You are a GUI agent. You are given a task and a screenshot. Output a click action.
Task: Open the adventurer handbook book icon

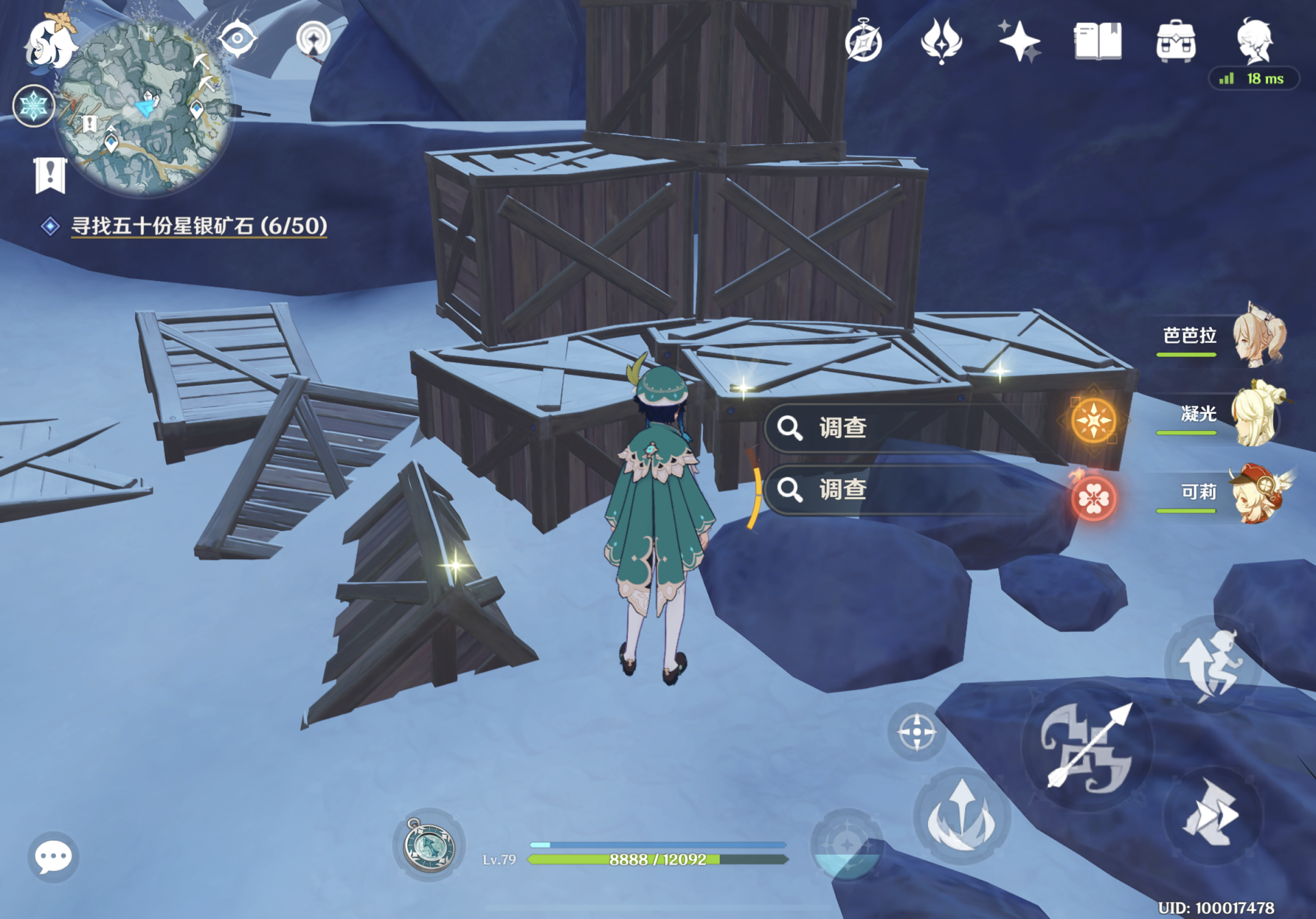tap(1097, 41)
